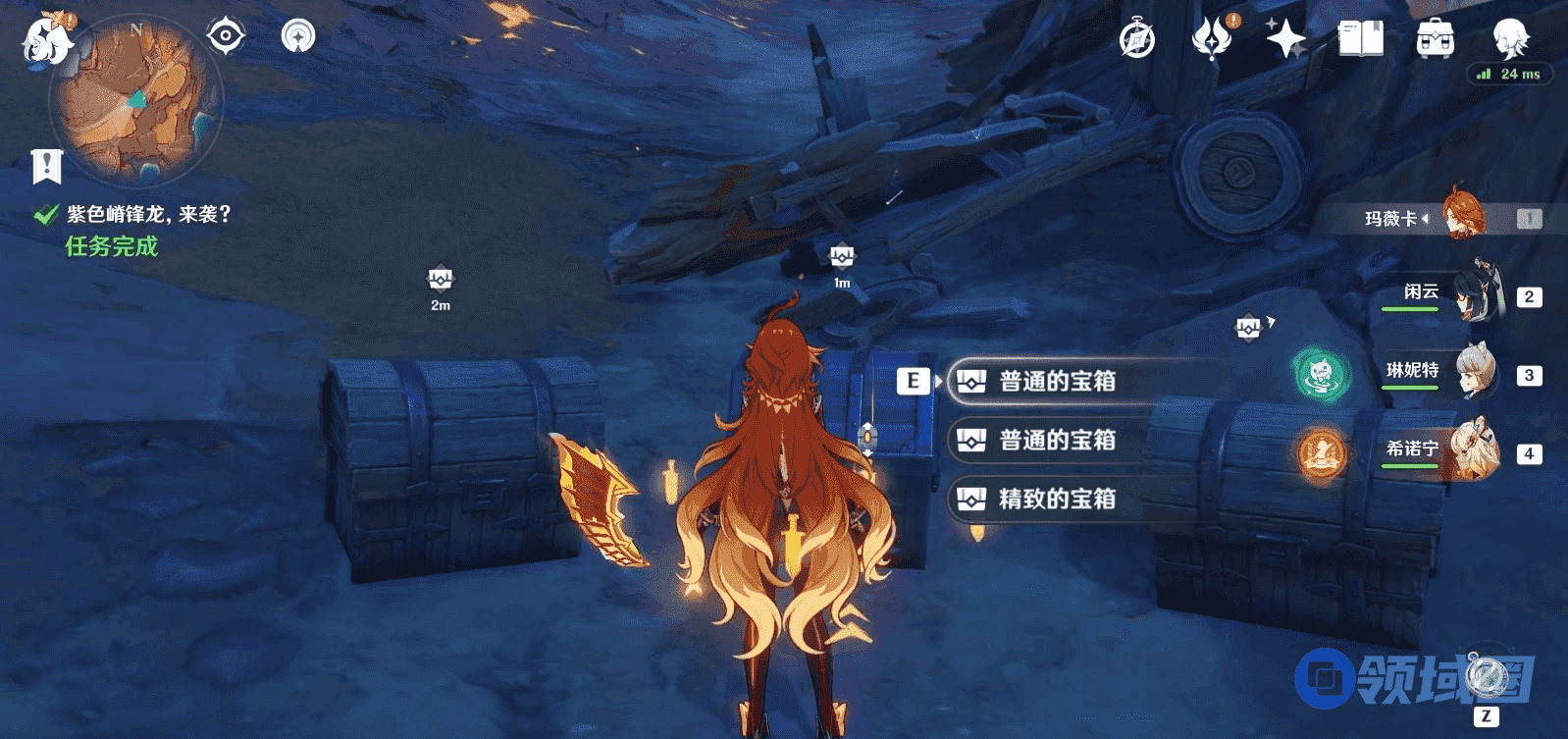Open the Paimon main menu
The height and width of the screenshot is (739, 1568).
tap(46, 39)
